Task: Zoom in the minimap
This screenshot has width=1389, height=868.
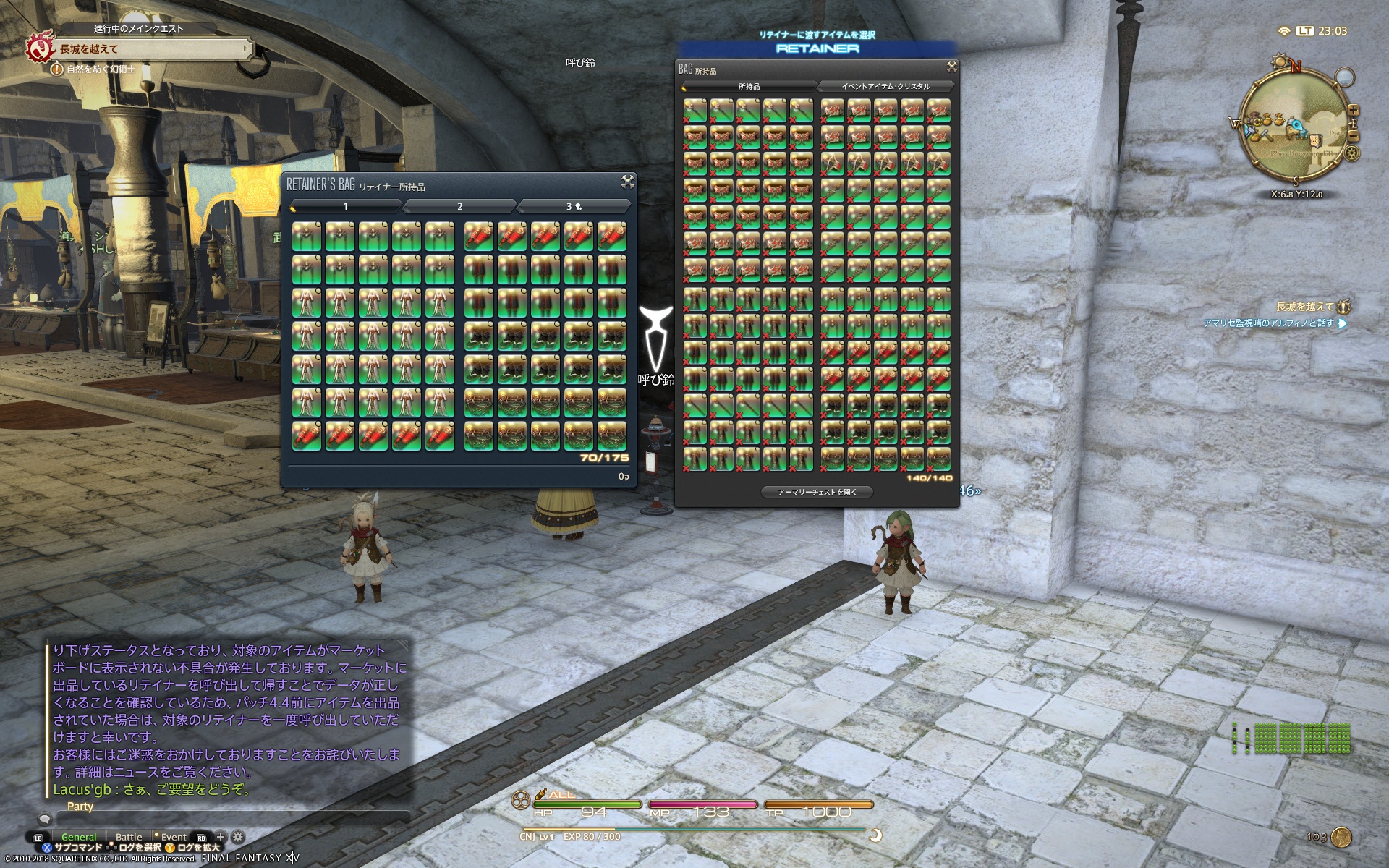Action: click(x=1354, y=111)
